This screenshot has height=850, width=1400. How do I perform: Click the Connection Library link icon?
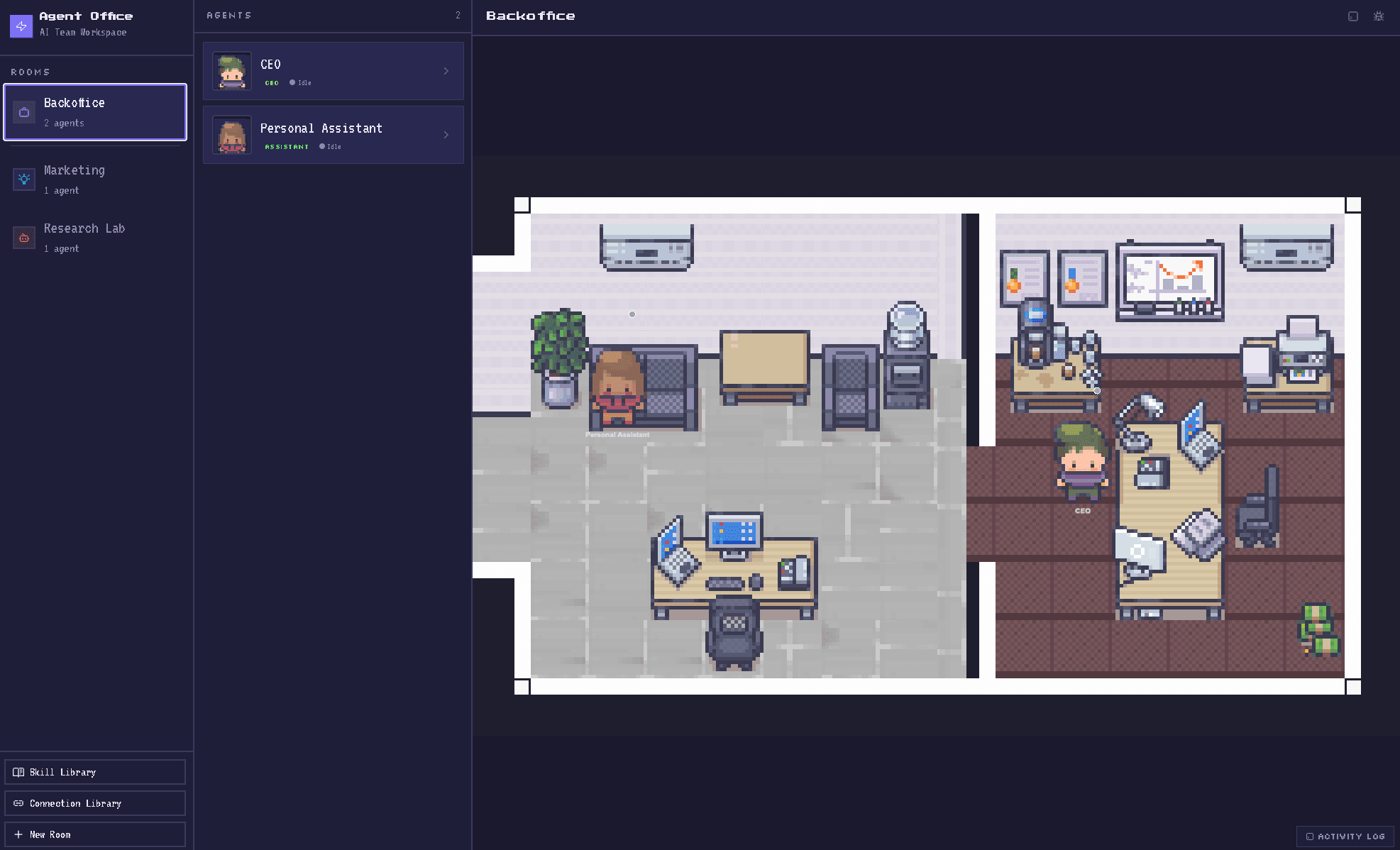pos(18,802)
